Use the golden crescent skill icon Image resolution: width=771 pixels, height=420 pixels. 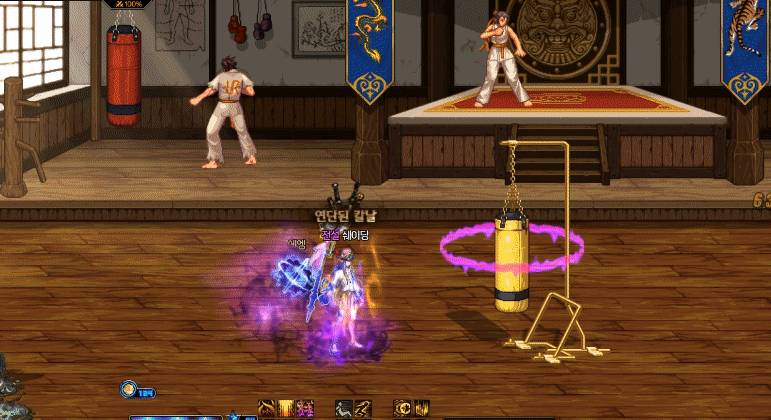point(403,409)
